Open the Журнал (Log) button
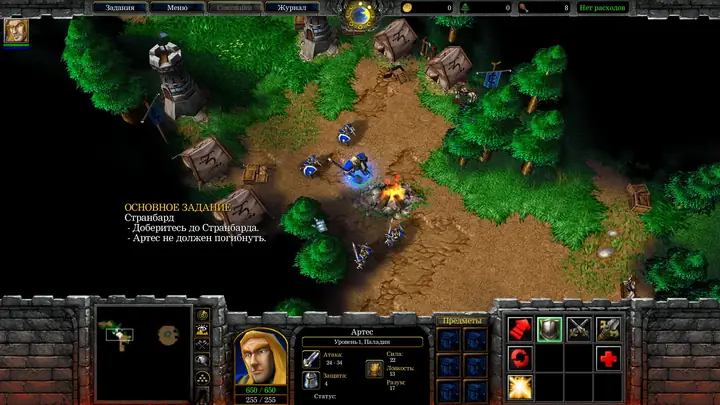 coord(293,8)
